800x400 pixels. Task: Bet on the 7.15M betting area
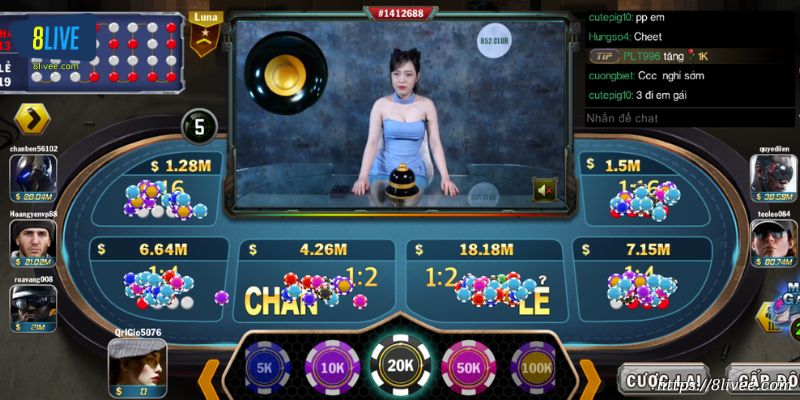pos(640,278)
